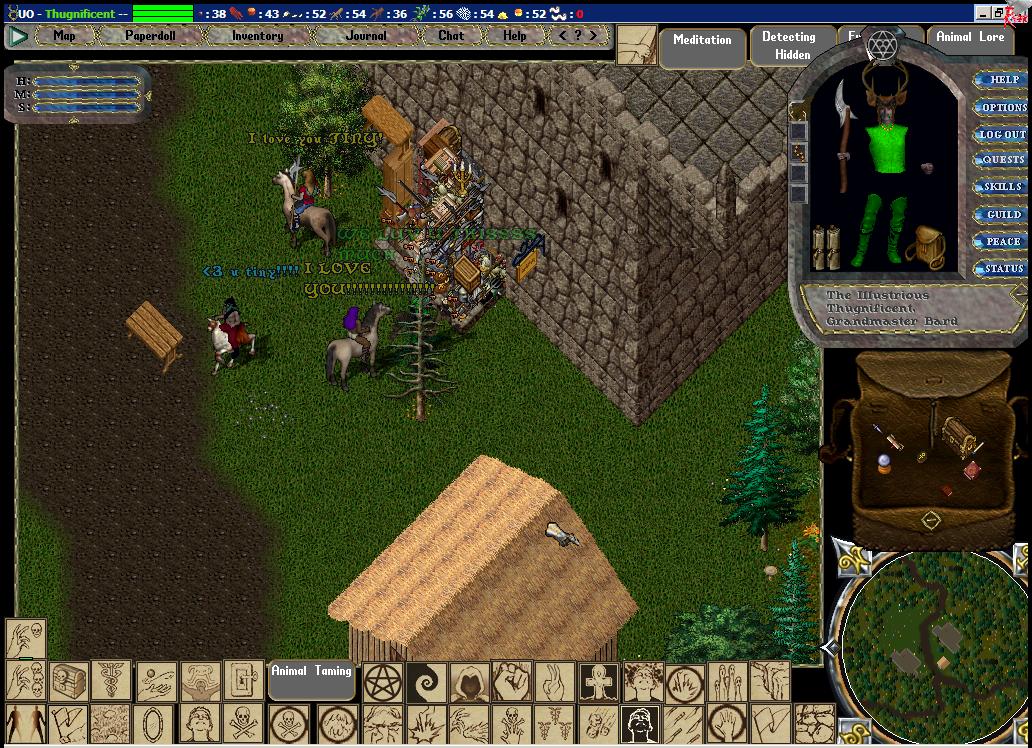Open the Inventory menu entry

(257, 36)
